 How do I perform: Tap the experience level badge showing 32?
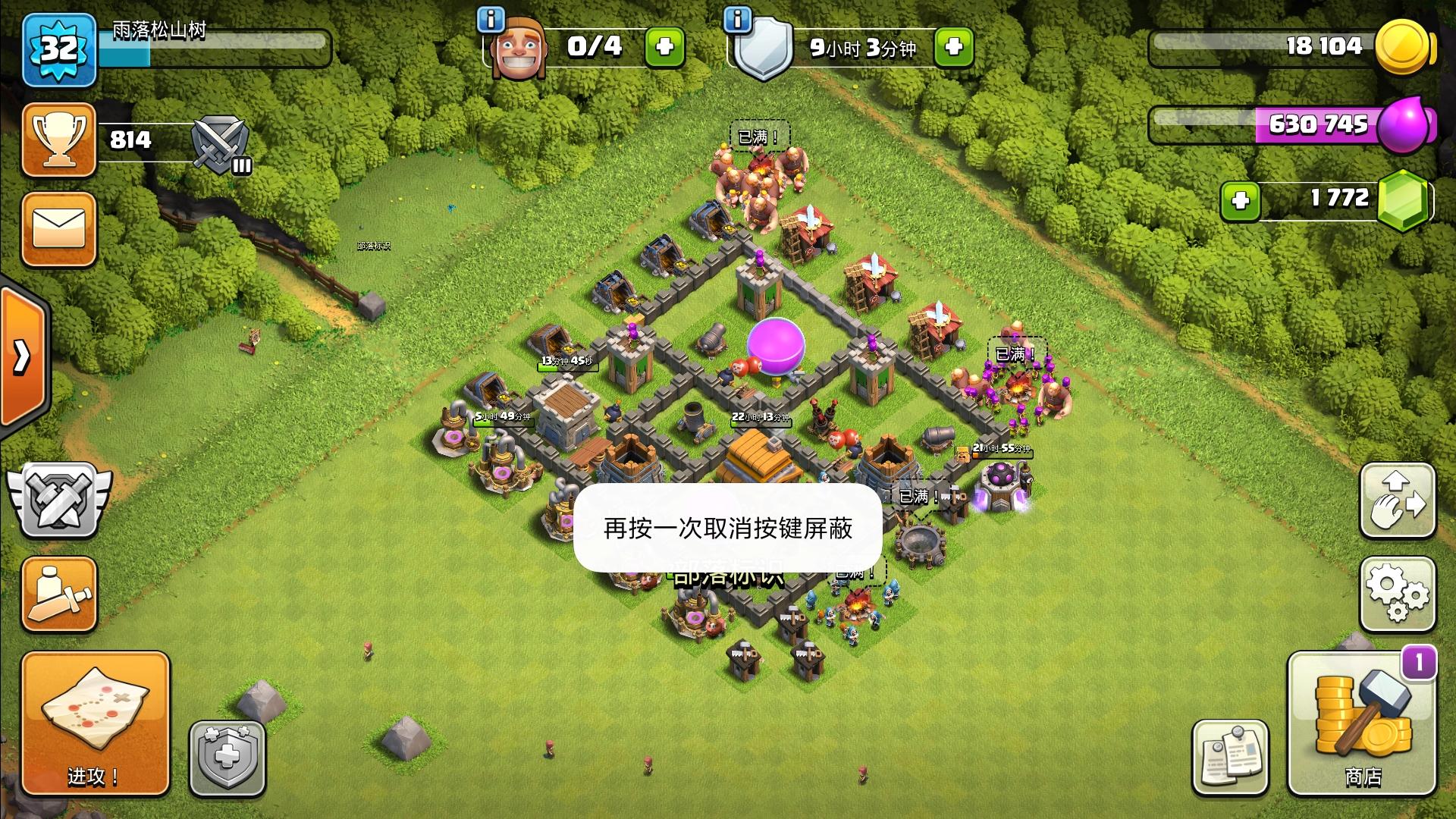click(58, 49)
